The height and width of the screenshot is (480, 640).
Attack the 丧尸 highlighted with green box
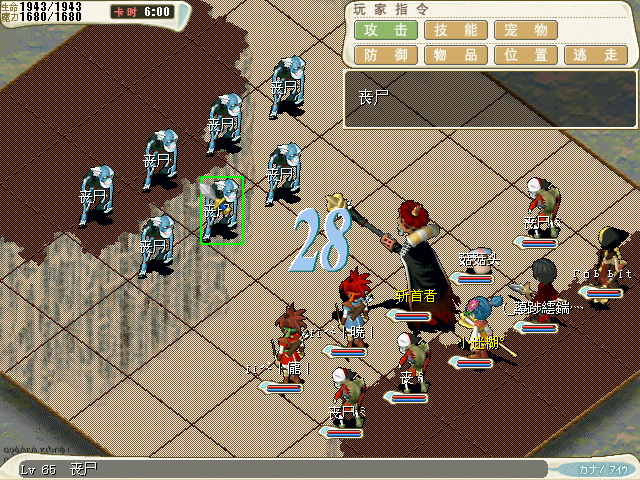[222, 210]
